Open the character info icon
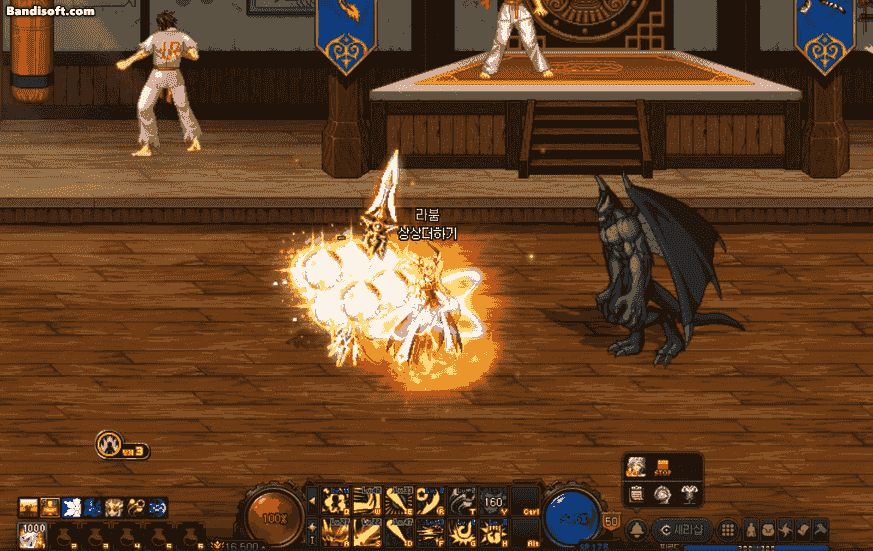This screenshot has height=551, width=873. (x=752, y=529)
